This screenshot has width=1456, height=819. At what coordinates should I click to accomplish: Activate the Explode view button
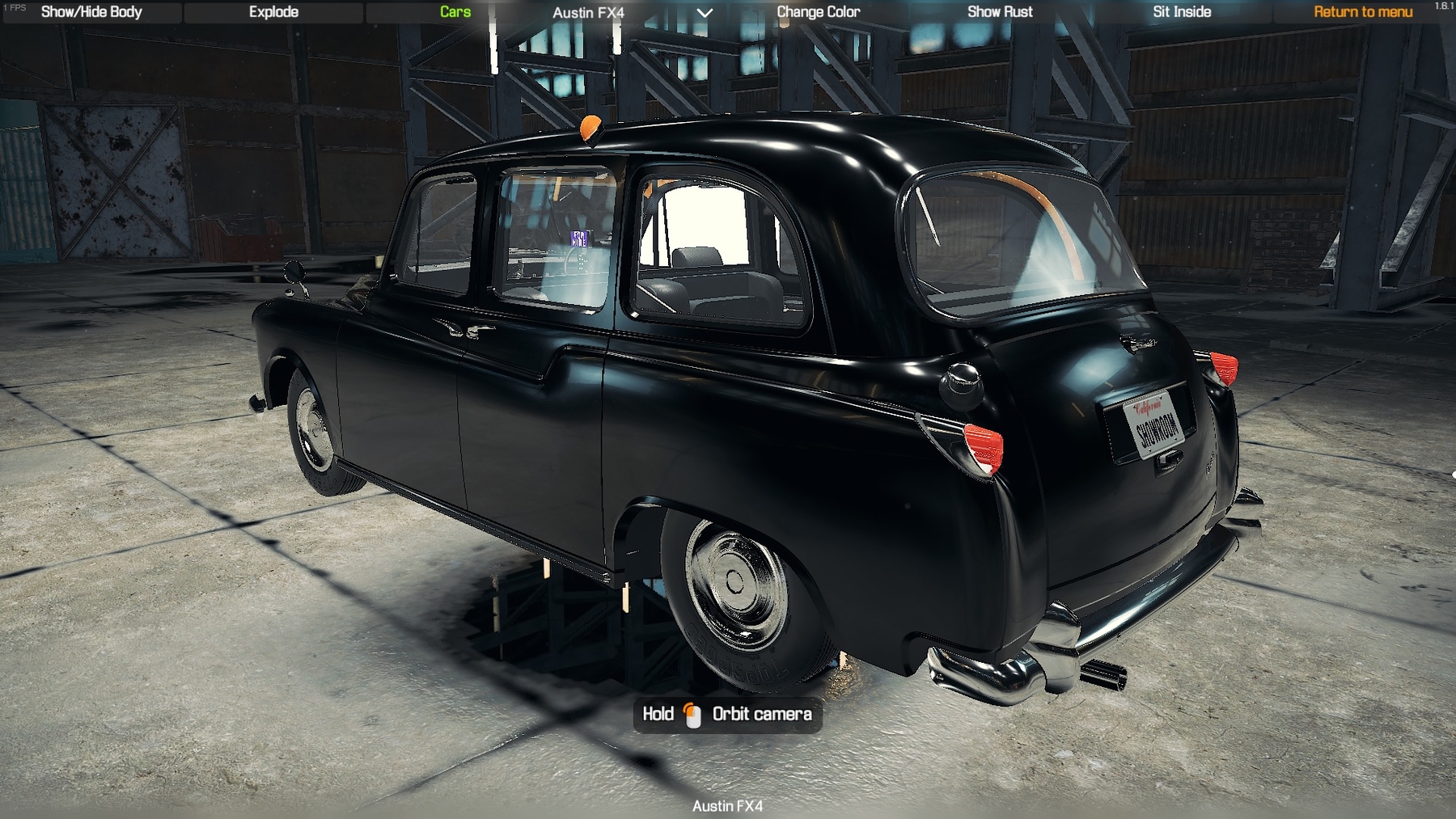(273, 12)
